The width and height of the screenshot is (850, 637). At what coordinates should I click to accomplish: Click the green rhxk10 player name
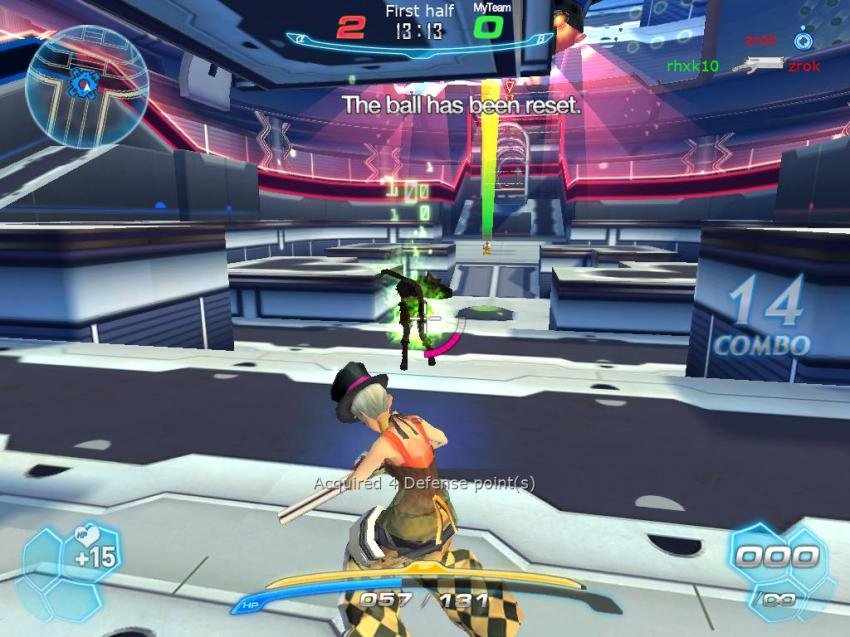click(x=692, y=66)
